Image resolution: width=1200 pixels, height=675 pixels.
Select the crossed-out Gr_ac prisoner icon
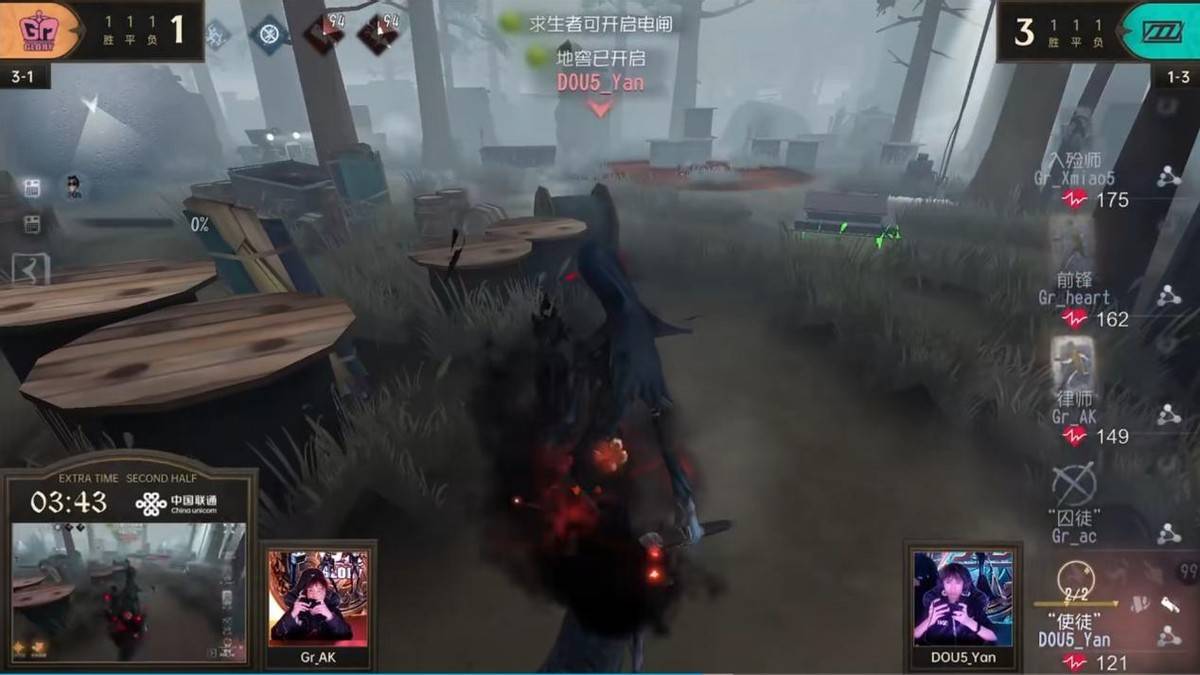[x=1074, y=486]
